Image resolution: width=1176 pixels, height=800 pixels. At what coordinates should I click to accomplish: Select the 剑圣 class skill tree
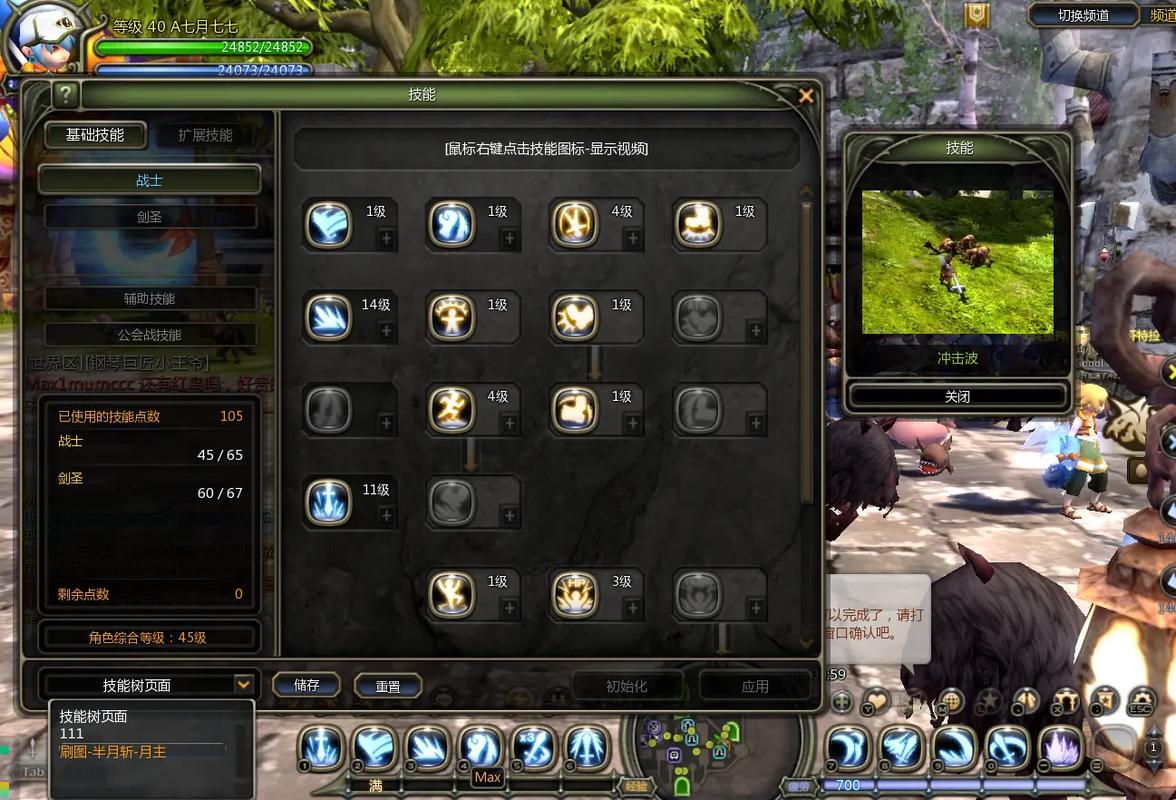click(149, 217)
